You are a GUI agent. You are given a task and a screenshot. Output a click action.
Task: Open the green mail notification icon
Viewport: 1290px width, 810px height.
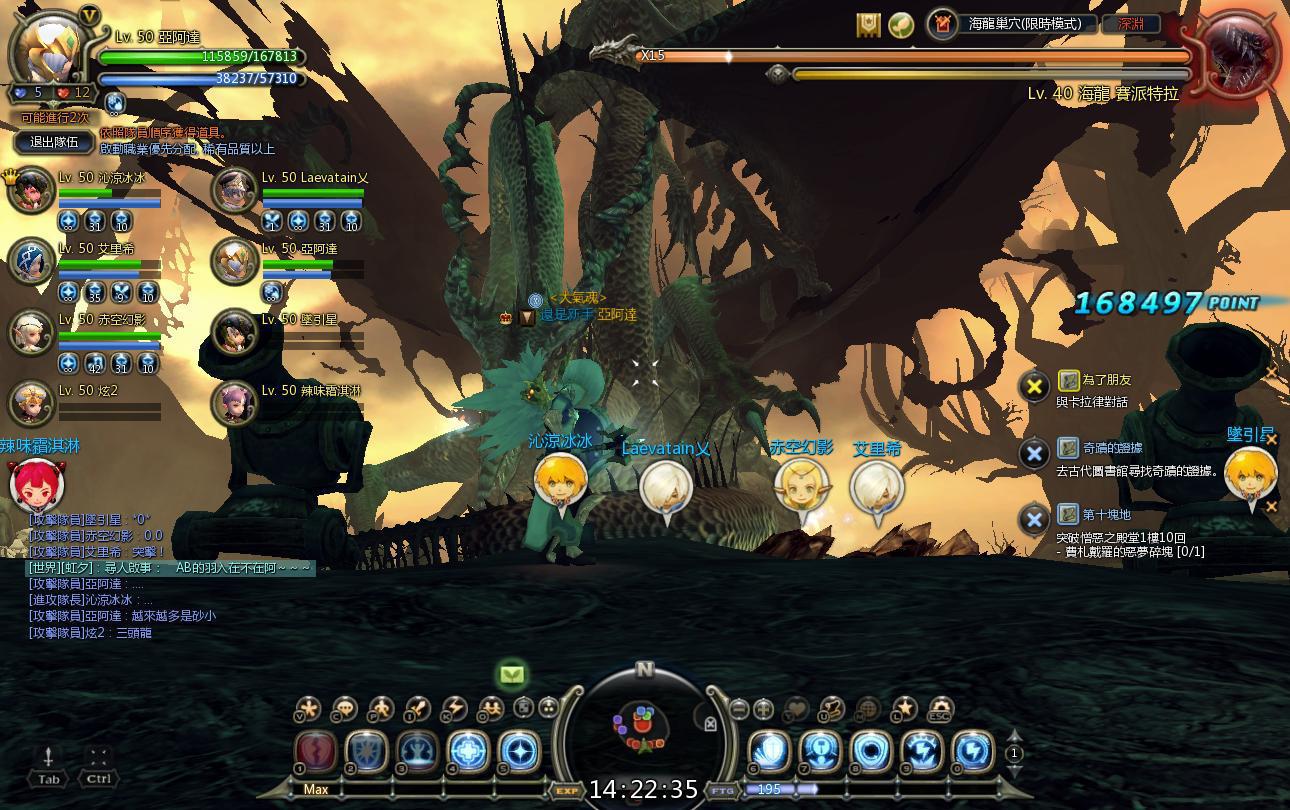coord(512,675)
